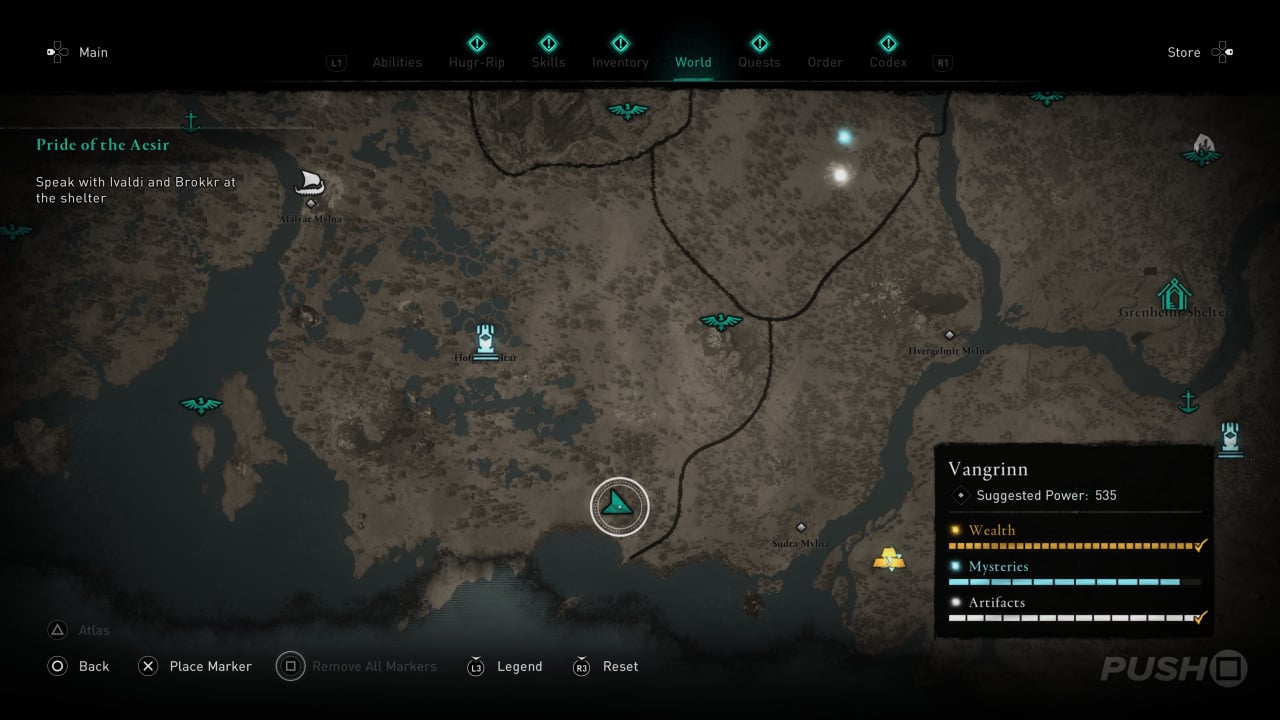1280x720 pixels.
Task: Open the Codex tab
Action: click(888, 62)
